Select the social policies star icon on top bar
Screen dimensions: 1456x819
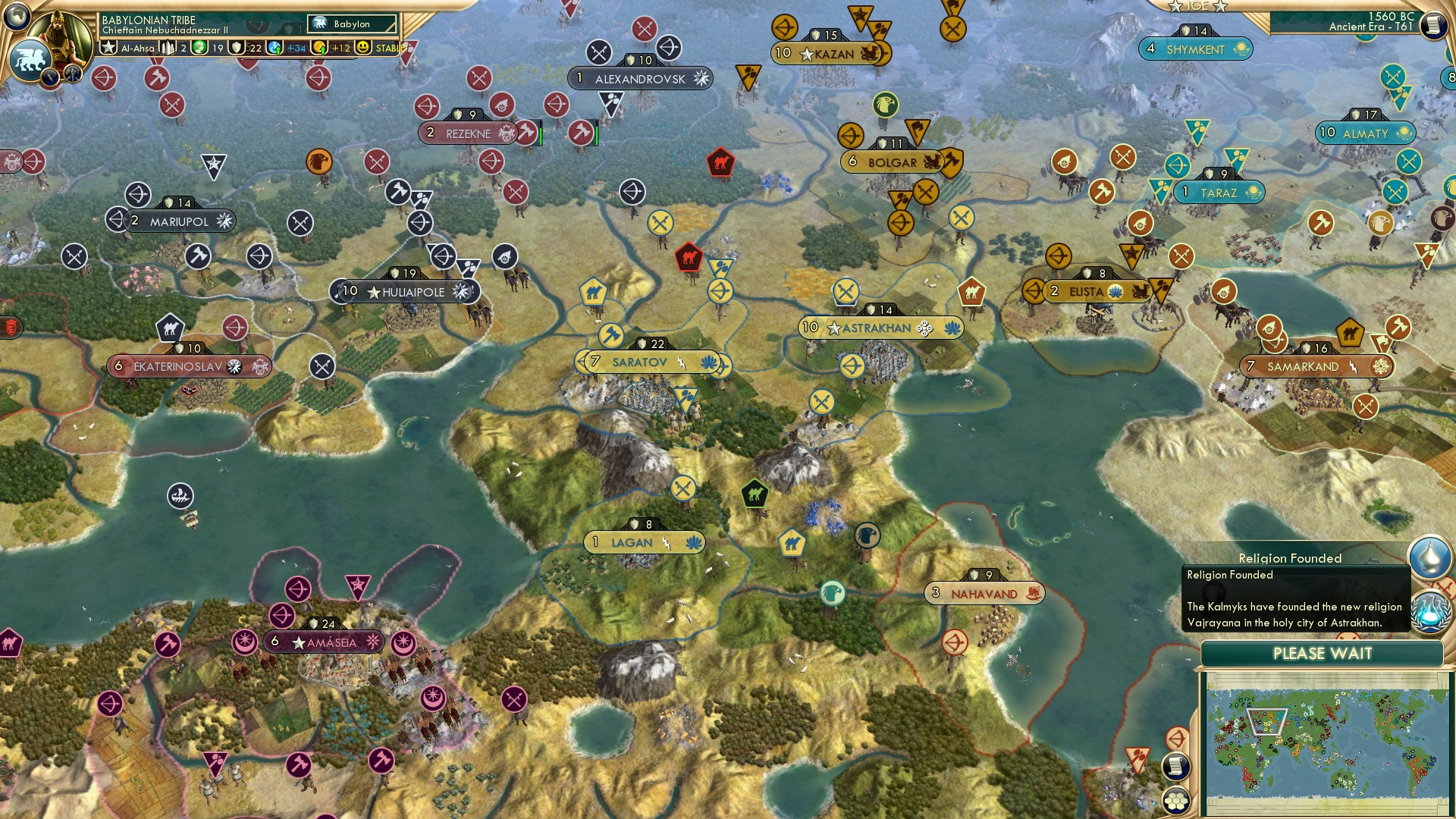(108, 47)
